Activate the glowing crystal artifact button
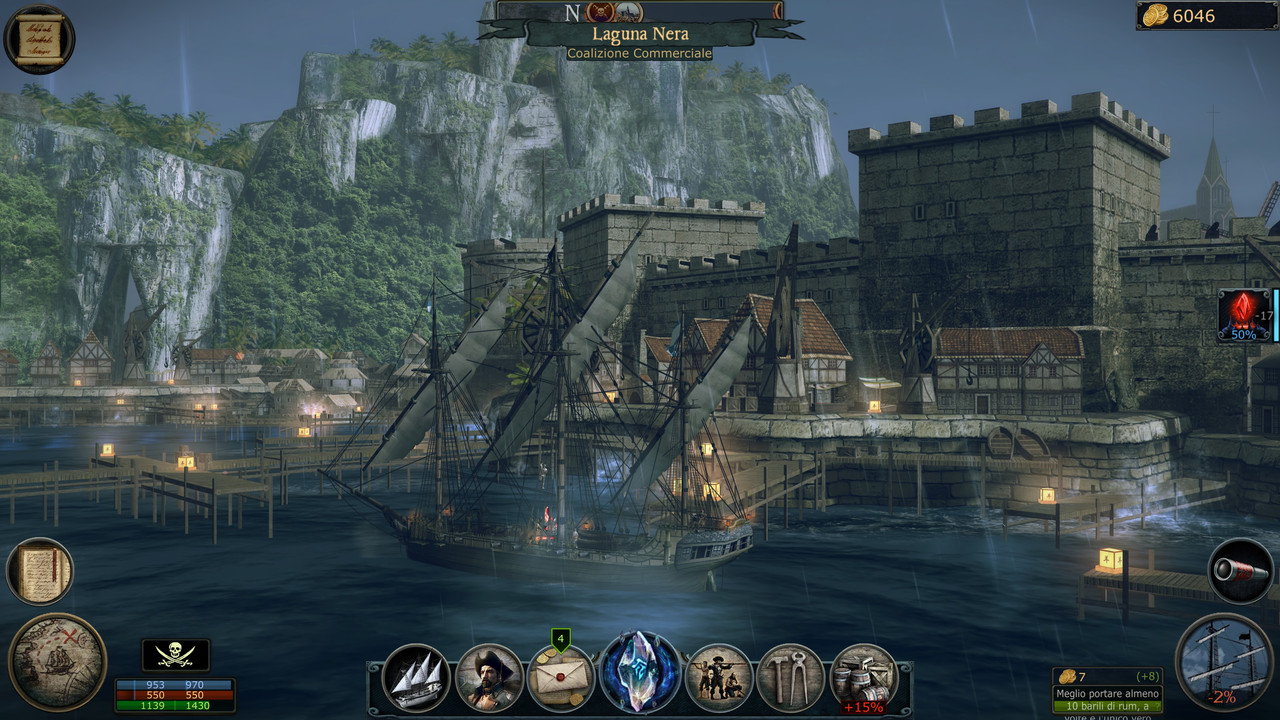Image resolution: width=1280 pixels, height=720 pixels. click(x=640, y=672)
